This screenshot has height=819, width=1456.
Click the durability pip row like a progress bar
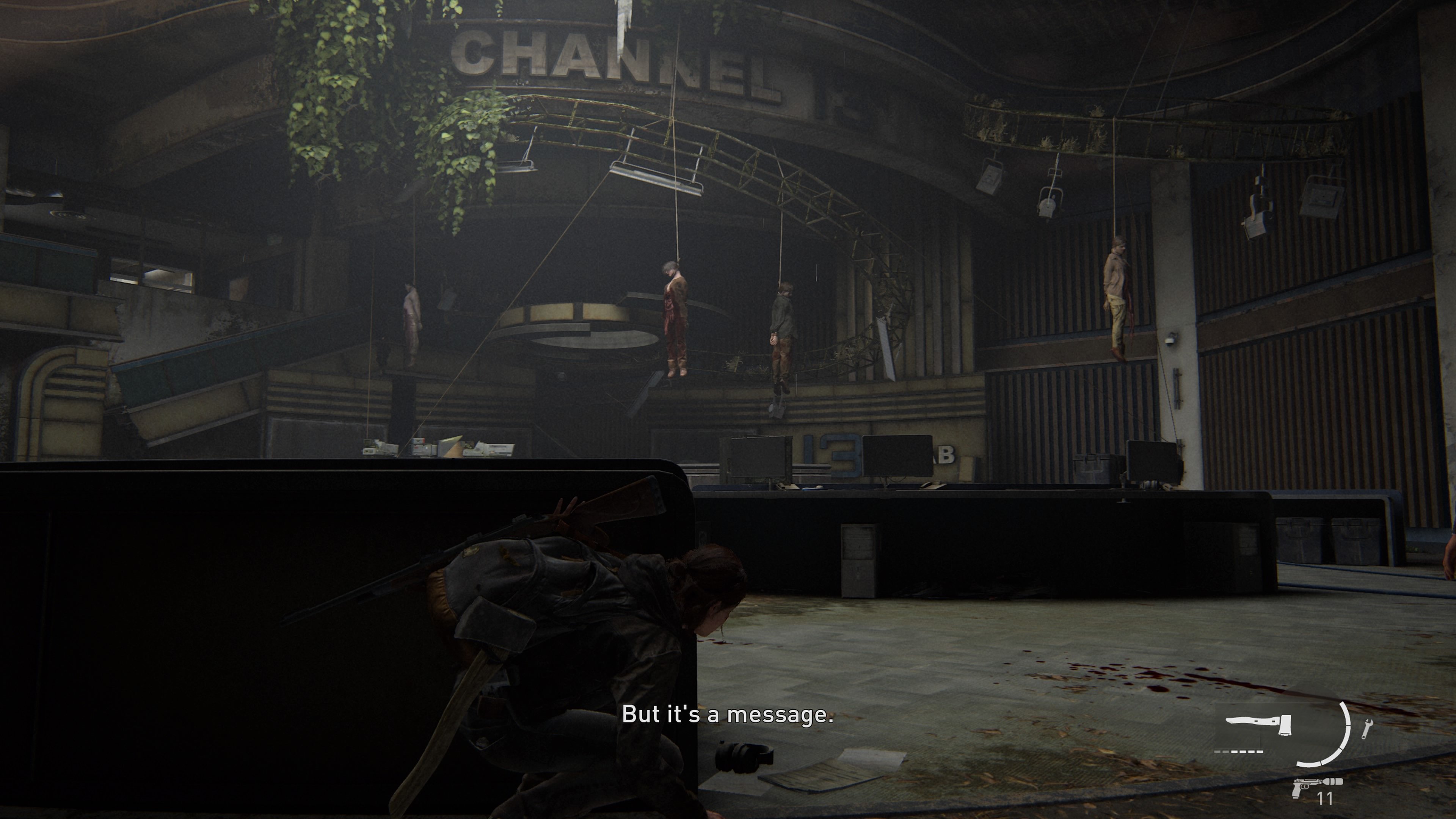(x=1239, y=752)
